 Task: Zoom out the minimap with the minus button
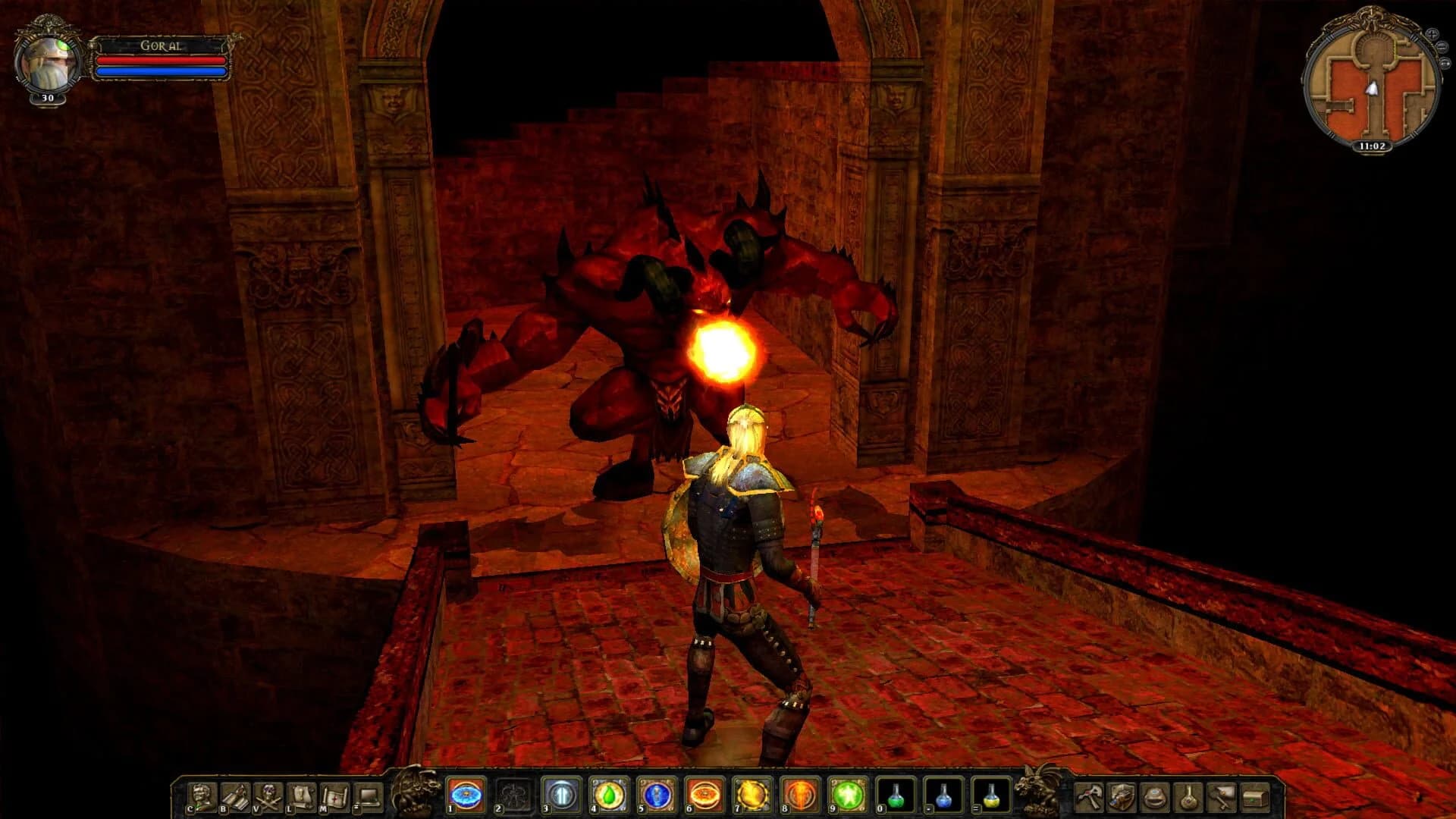click(x=1442, y=46)
